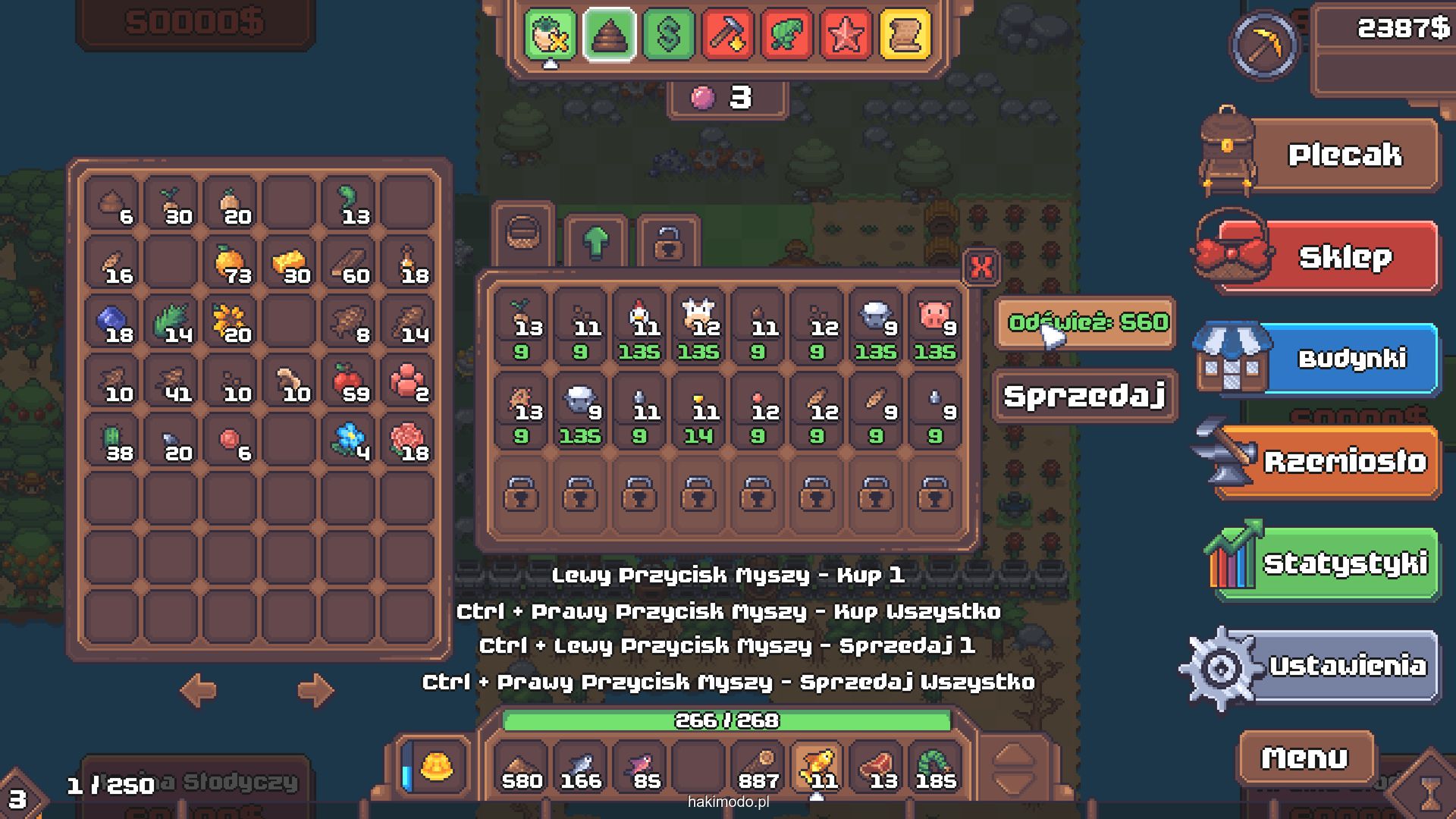Select the green dollar toolbar button

(668, 34)
